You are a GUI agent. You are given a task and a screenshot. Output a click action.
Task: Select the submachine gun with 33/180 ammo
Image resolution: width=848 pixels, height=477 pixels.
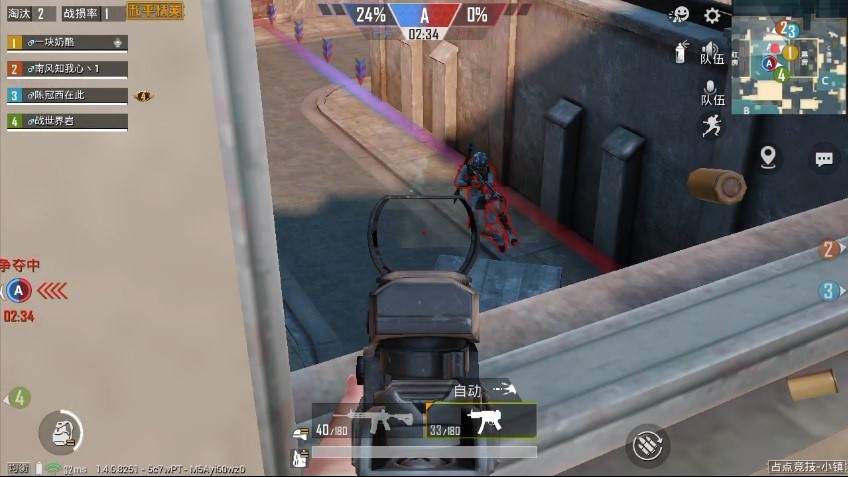click(x=482, y=422)
